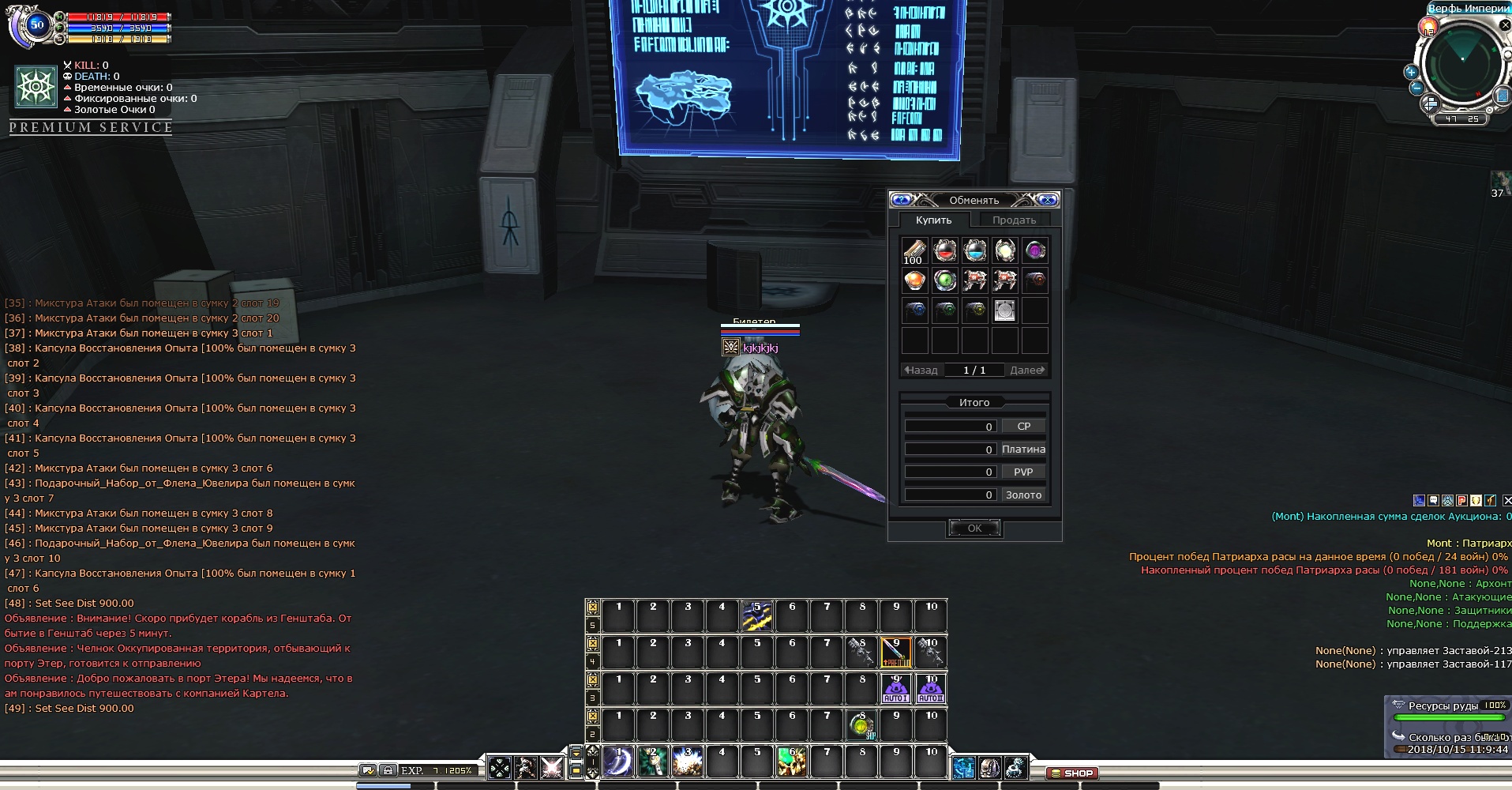Switch to the Продать sell tab
Image resolution: width=1512 pixels, height=790 pixels.
click(1014, 220)
